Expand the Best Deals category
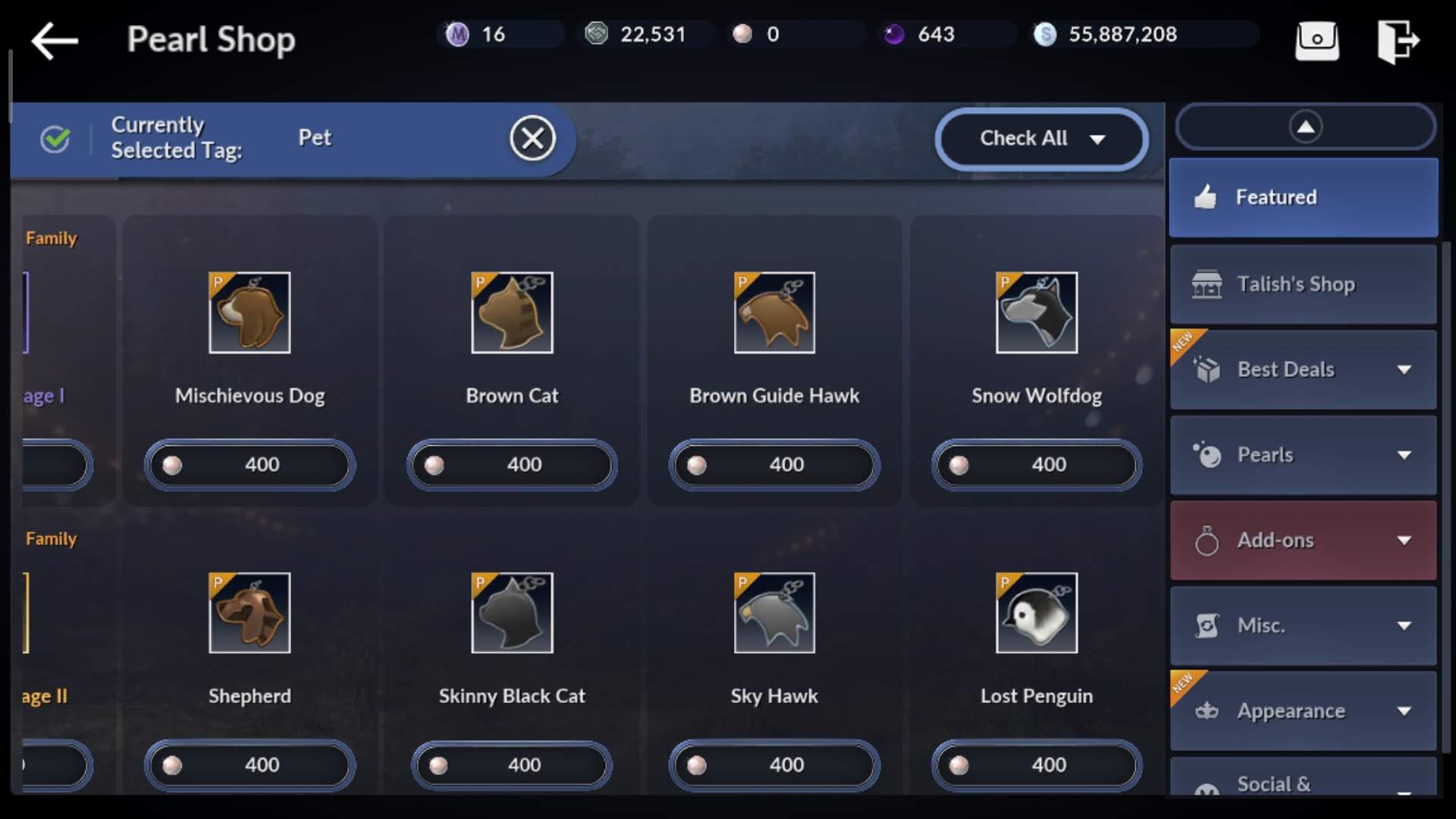Screen dimensions: 1456x819 click(1303, 370)
